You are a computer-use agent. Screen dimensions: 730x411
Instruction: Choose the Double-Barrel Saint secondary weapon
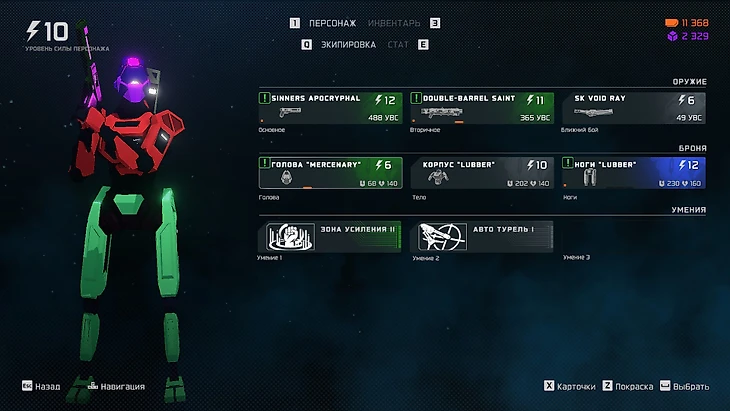(x=482, y=108)
